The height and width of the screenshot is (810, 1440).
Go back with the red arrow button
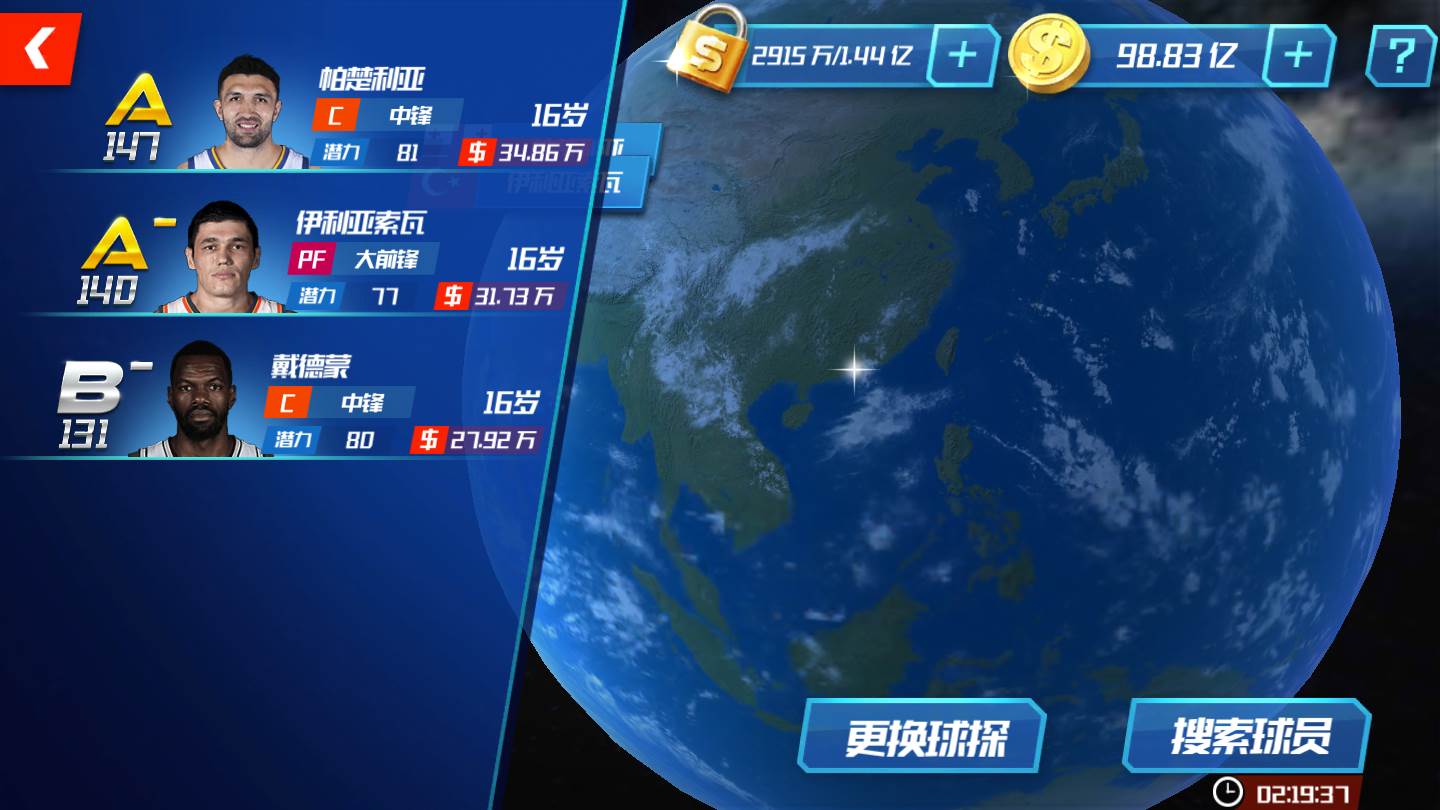click(x=38, y=48)
